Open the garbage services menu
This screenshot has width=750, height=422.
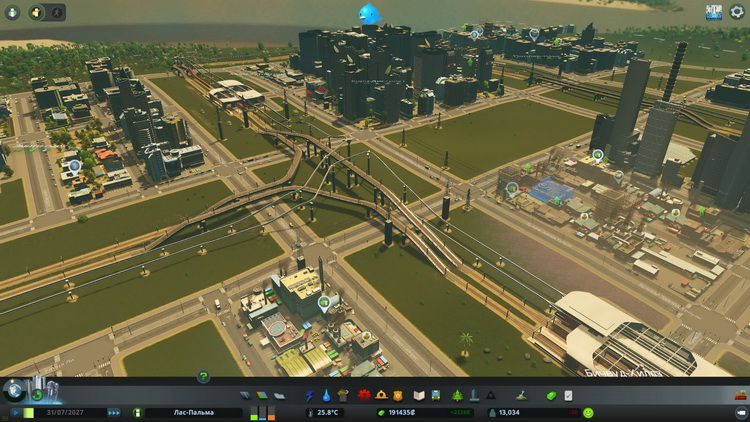click(343, 396)
